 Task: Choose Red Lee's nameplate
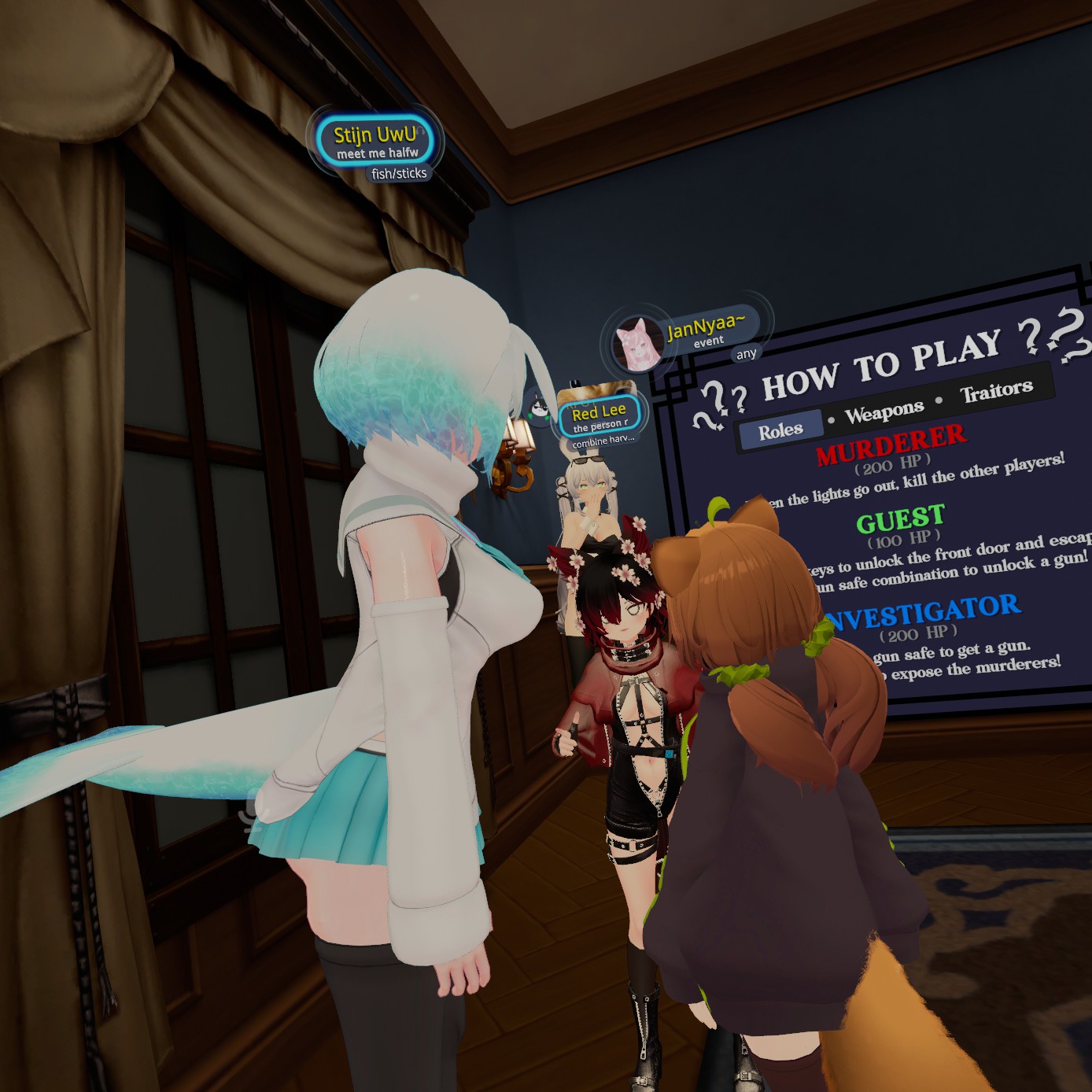click(x=599, y=416)
